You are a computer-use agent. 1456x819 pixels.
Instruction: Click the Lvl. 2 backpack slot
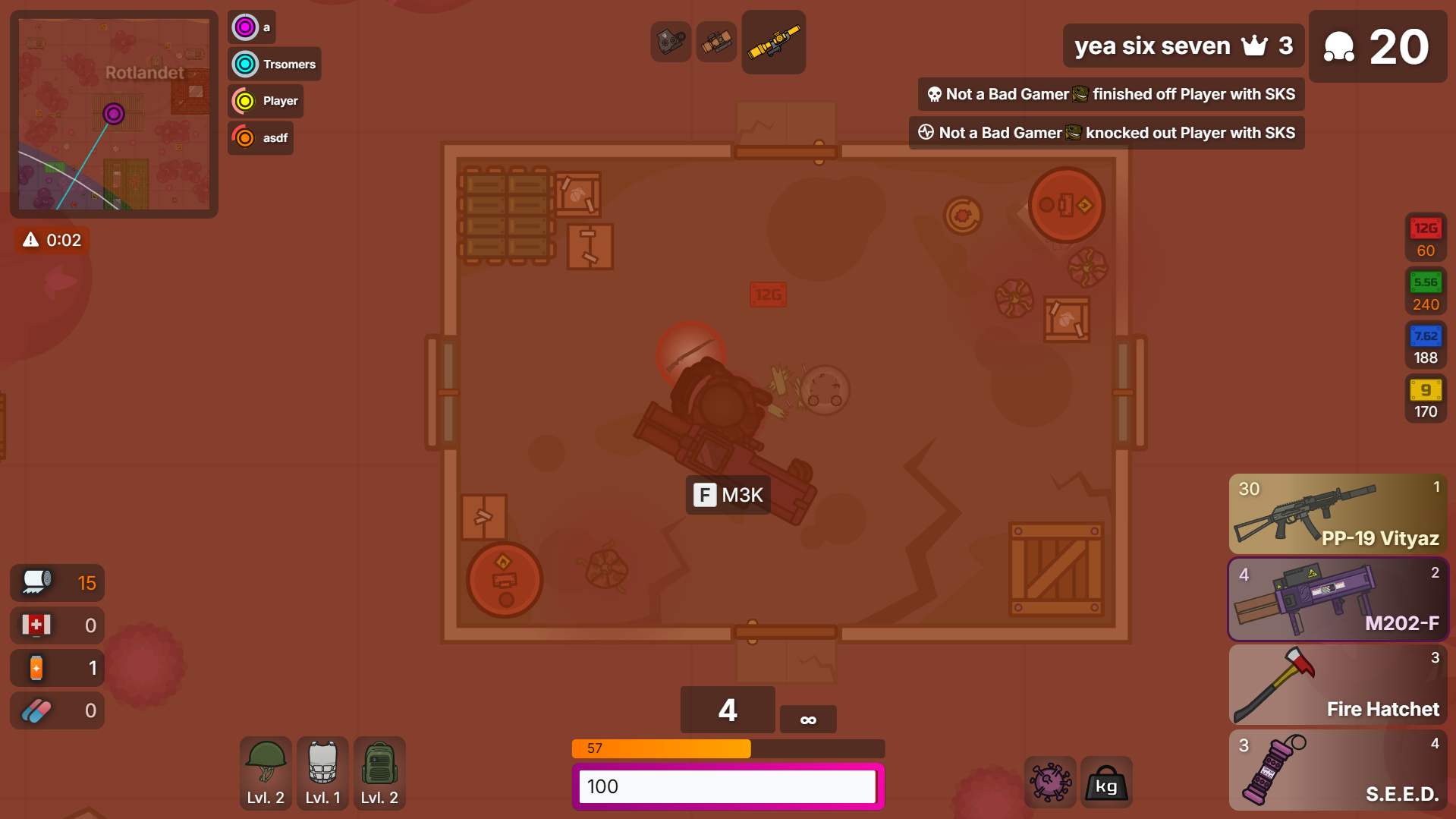coord(379,773)
